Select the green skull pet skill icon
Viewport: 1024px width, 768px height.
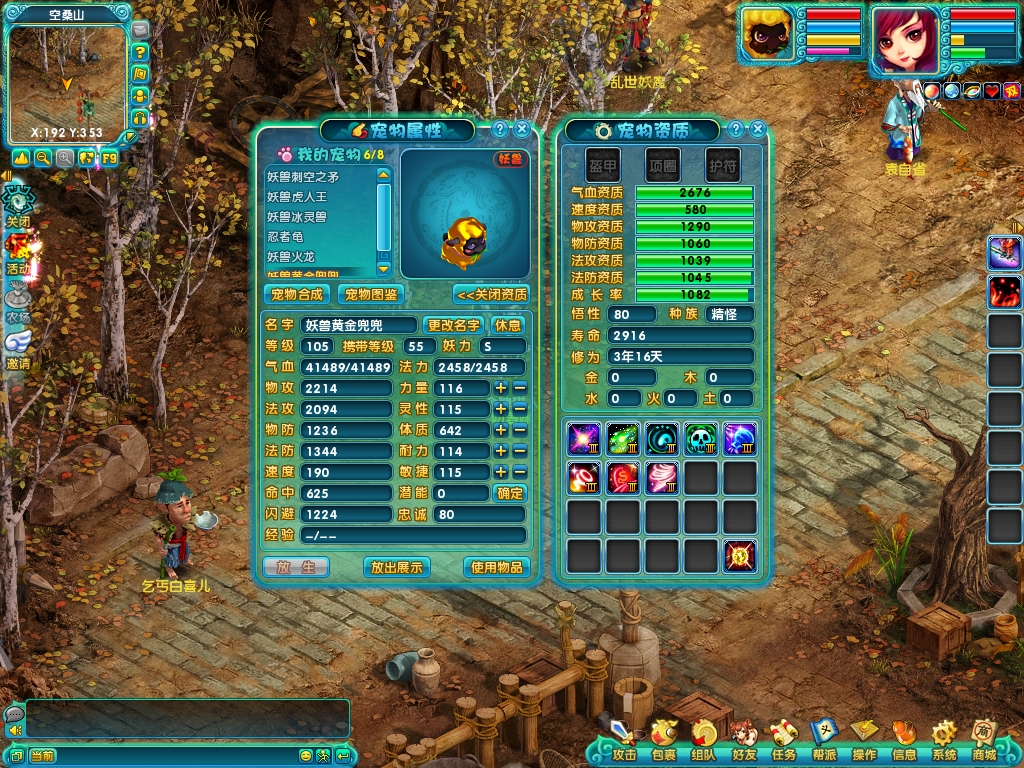pos(700,439)
